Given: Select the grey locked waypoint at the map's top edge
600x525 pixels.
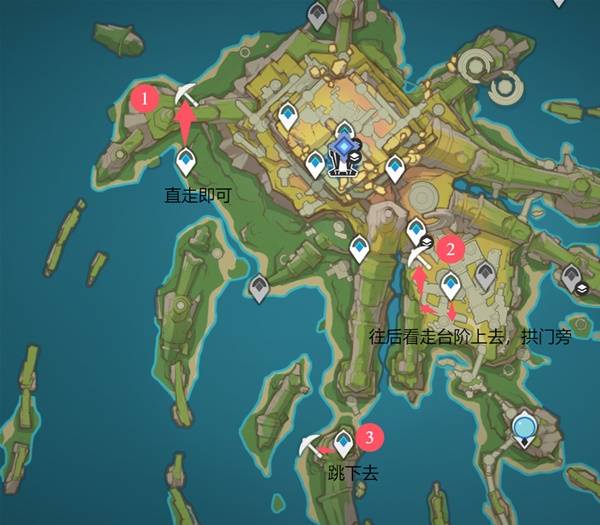Looking at the screenshot, I should click(317, 15).
